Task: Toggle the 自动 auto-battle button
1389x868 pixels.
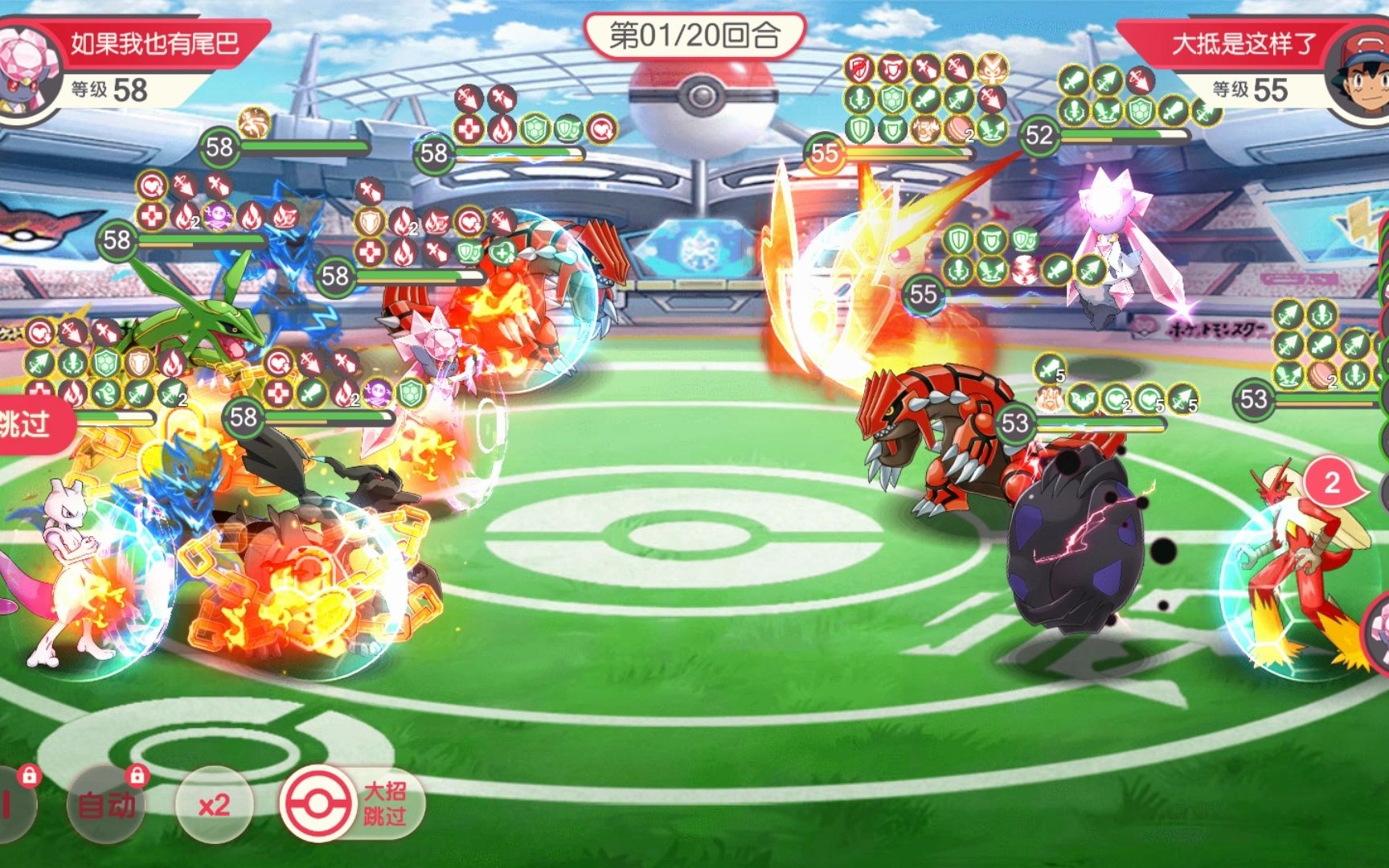Action: [107, 804]
